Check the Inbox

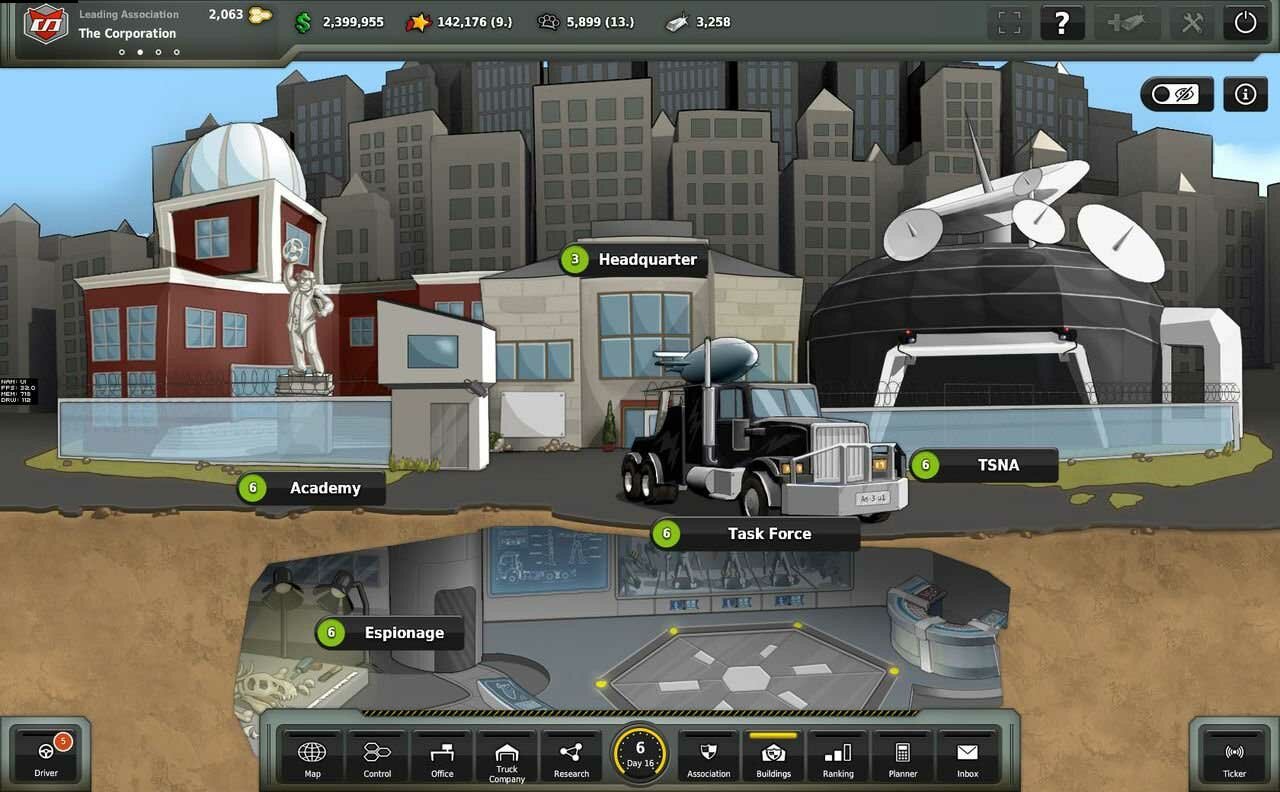(967, 757)
